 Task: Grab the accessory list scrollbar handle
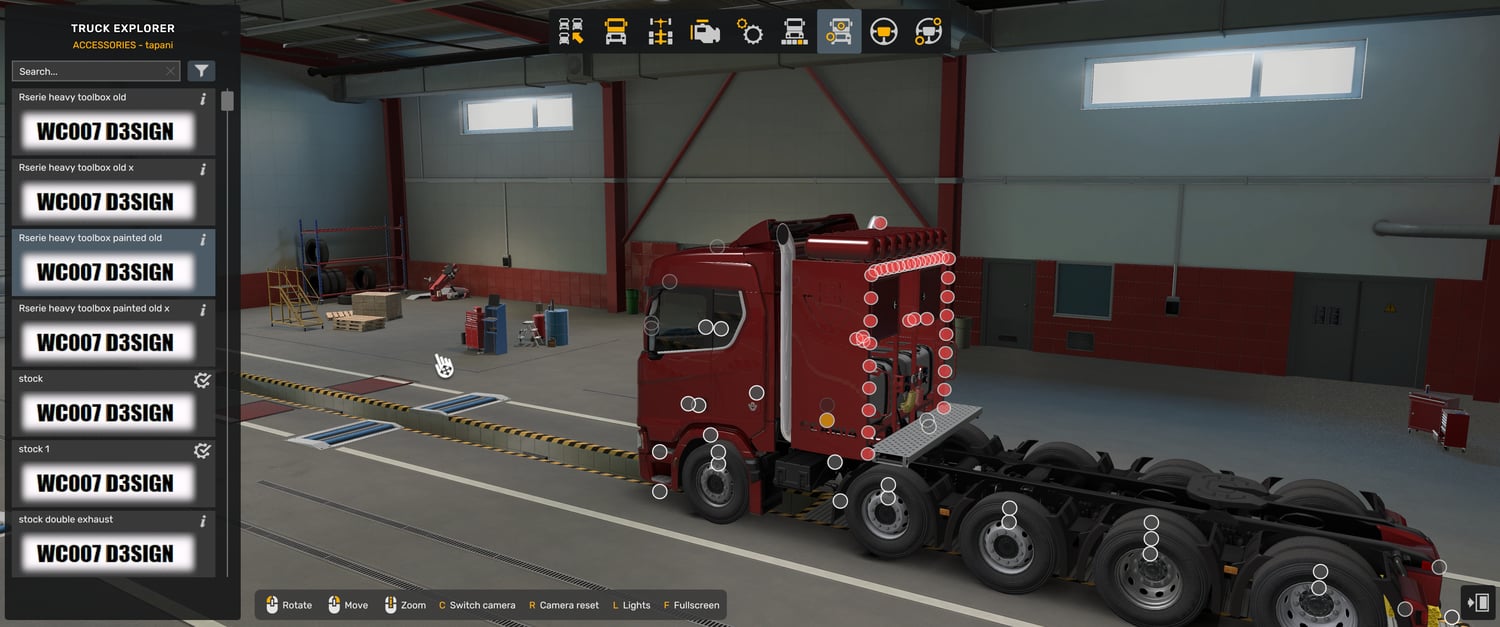(x=228, y=101)
